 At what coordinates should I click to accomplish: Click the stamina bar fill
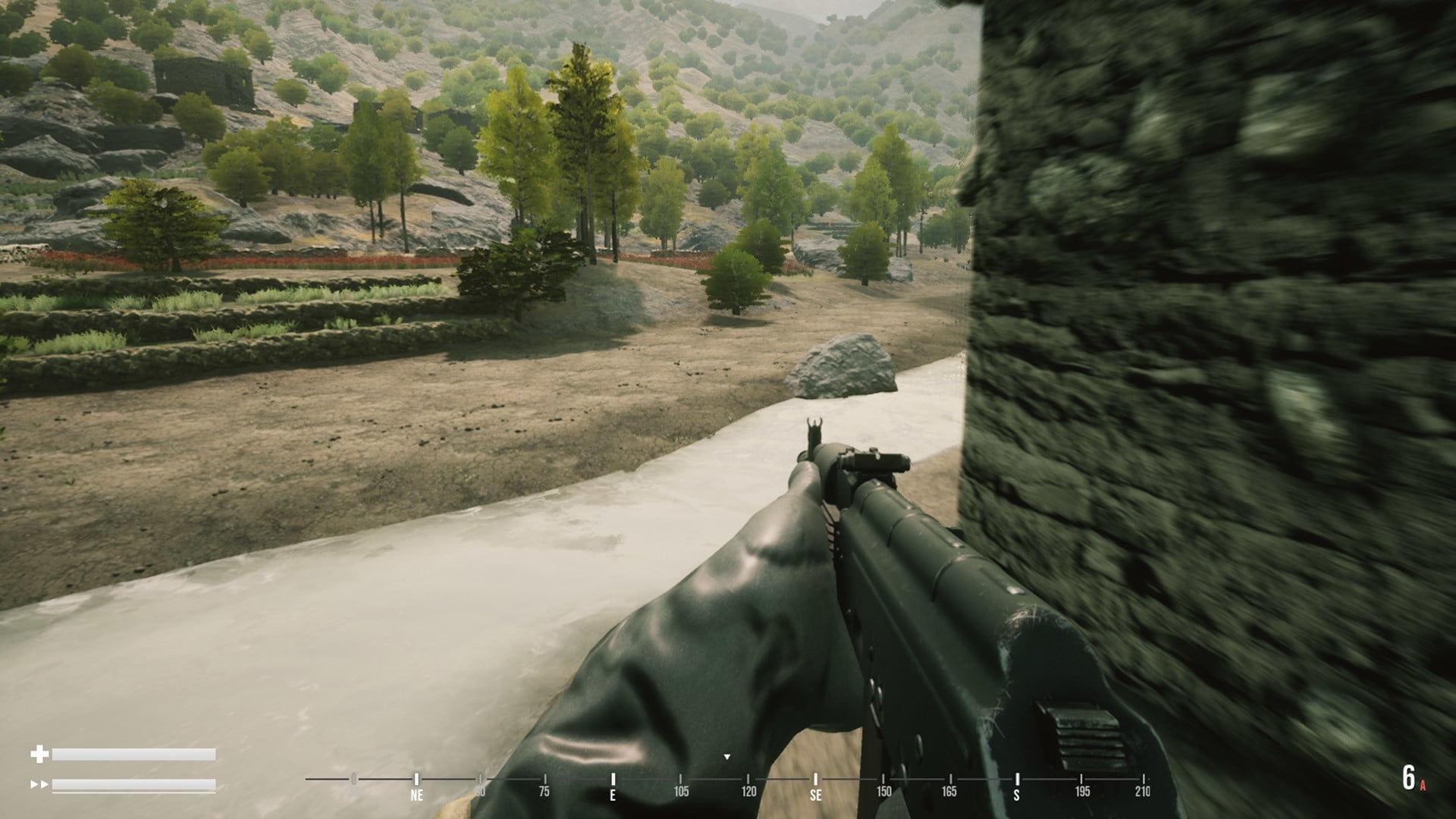(x=133, y=786)
